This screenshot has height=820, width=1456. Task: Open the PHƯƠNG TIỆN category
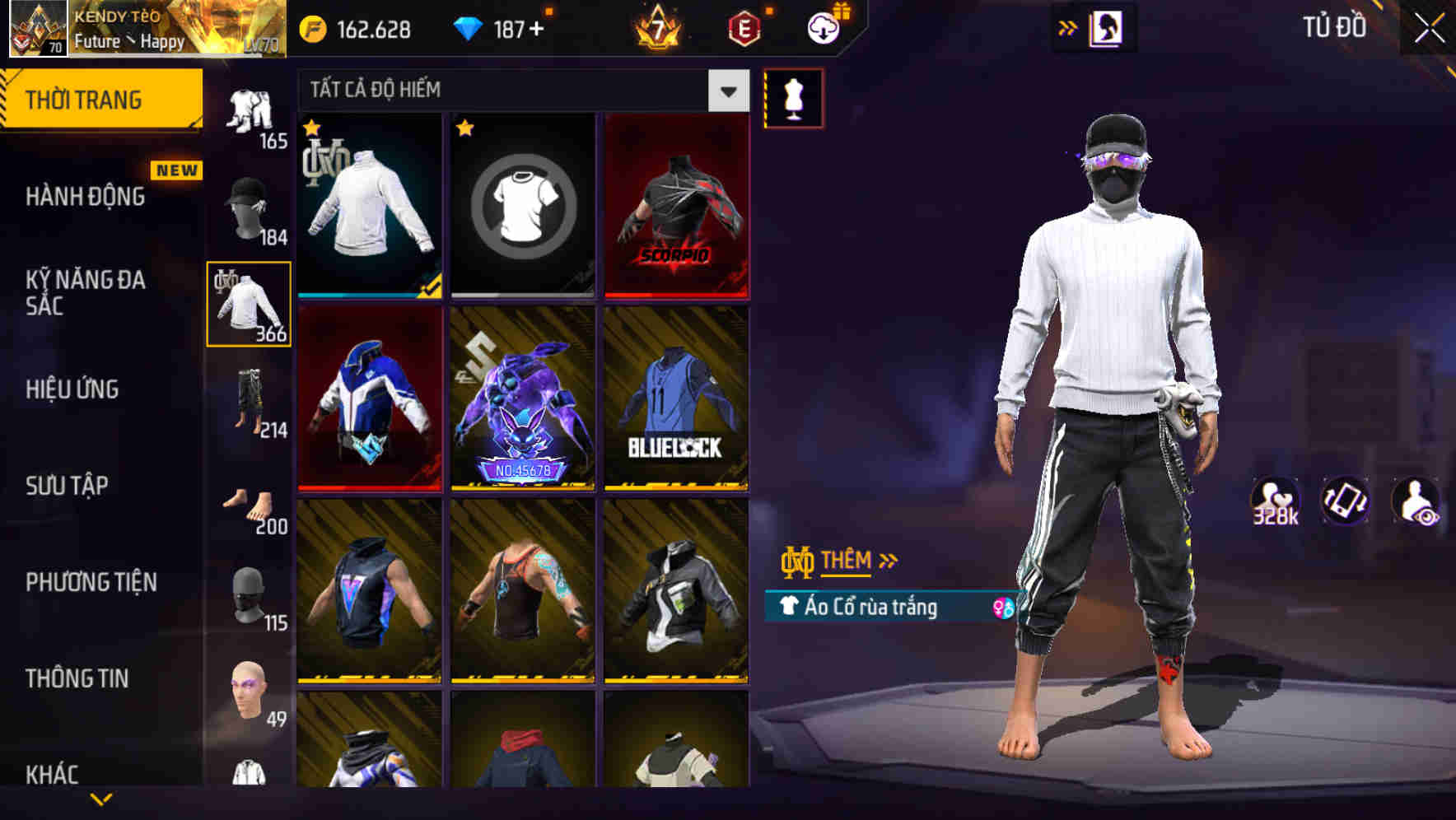(91, 581)
